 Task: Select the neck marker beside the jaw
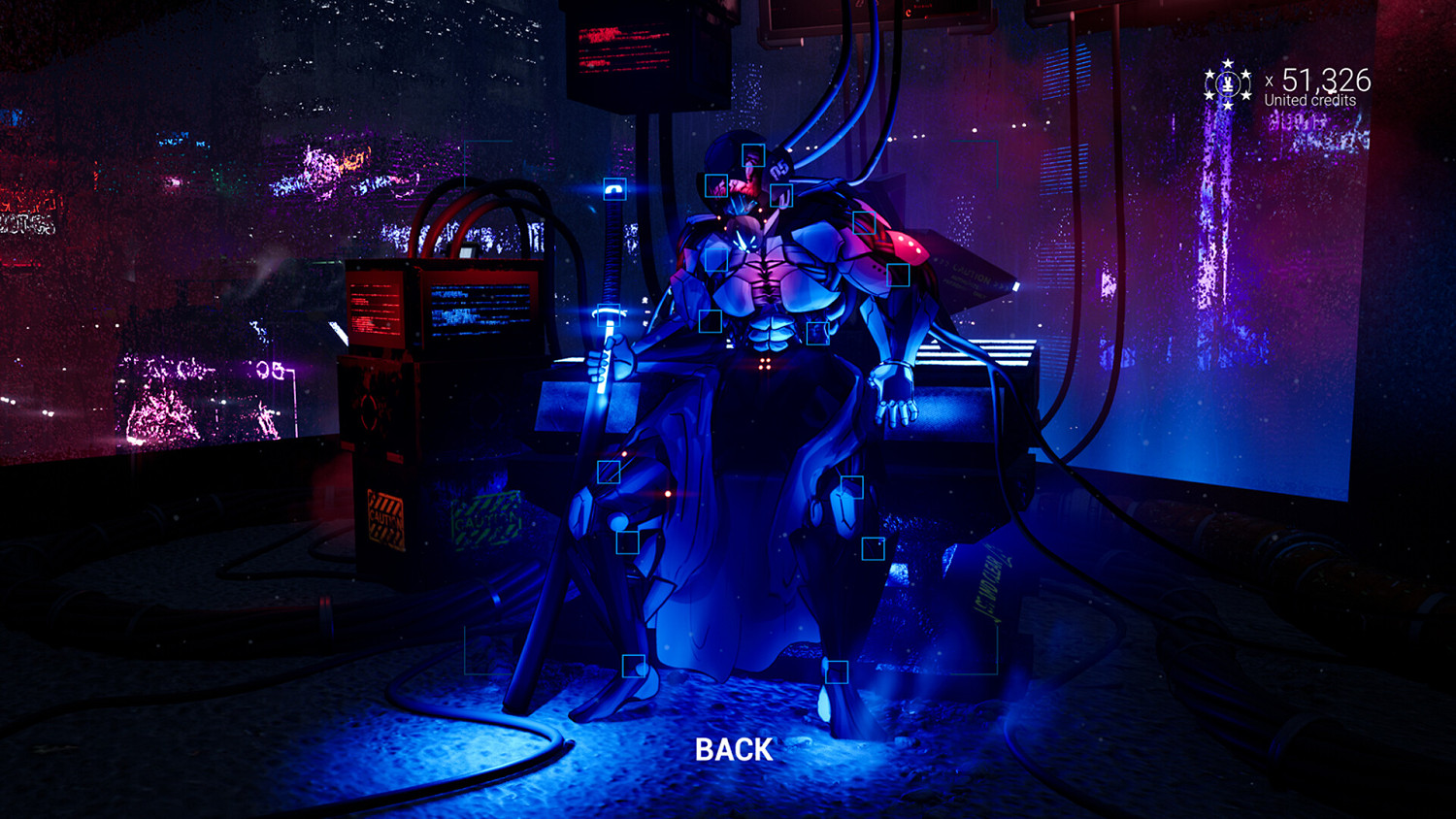[x=781, y=196]
